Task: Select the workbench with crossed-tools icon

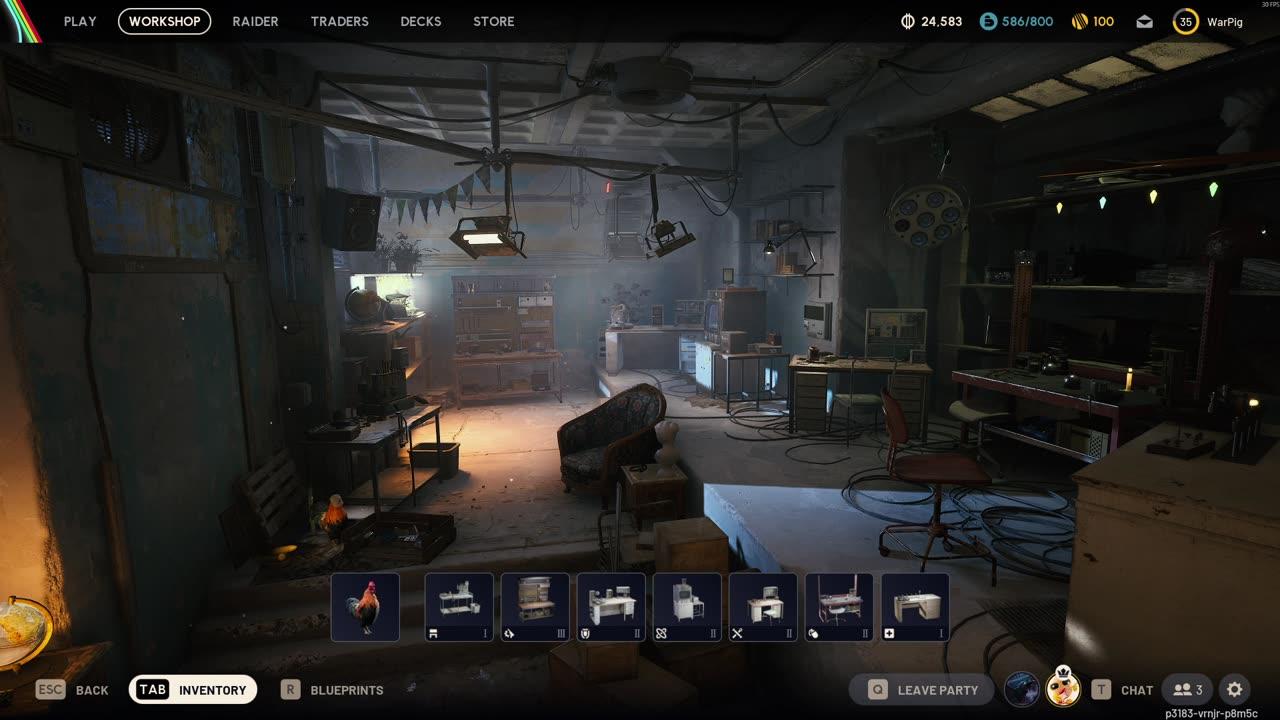Action: click(x=763, y=606)
